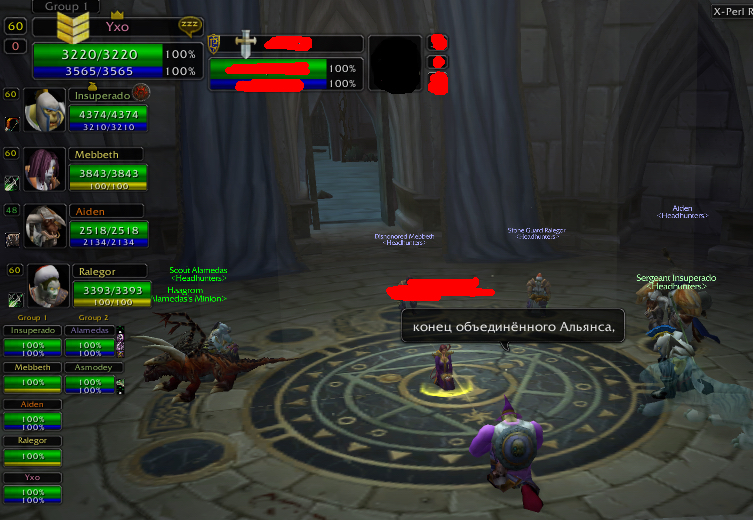Click the gold chevron rank icon
Screen dimensions: 753x520
[73, 24]
